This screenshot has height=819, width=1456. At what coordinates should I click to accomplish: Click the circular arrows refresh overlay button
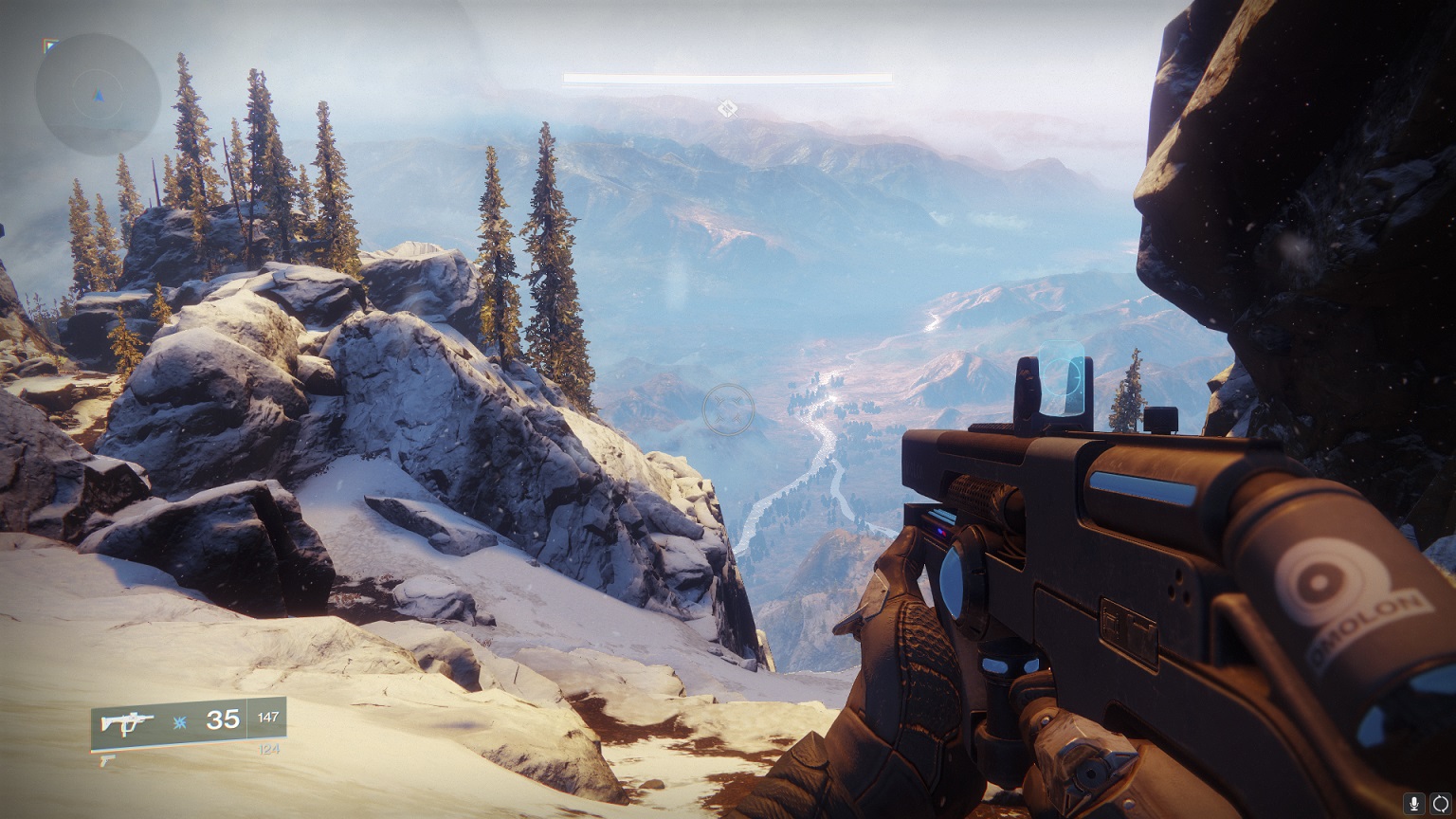coord(1440,804)
